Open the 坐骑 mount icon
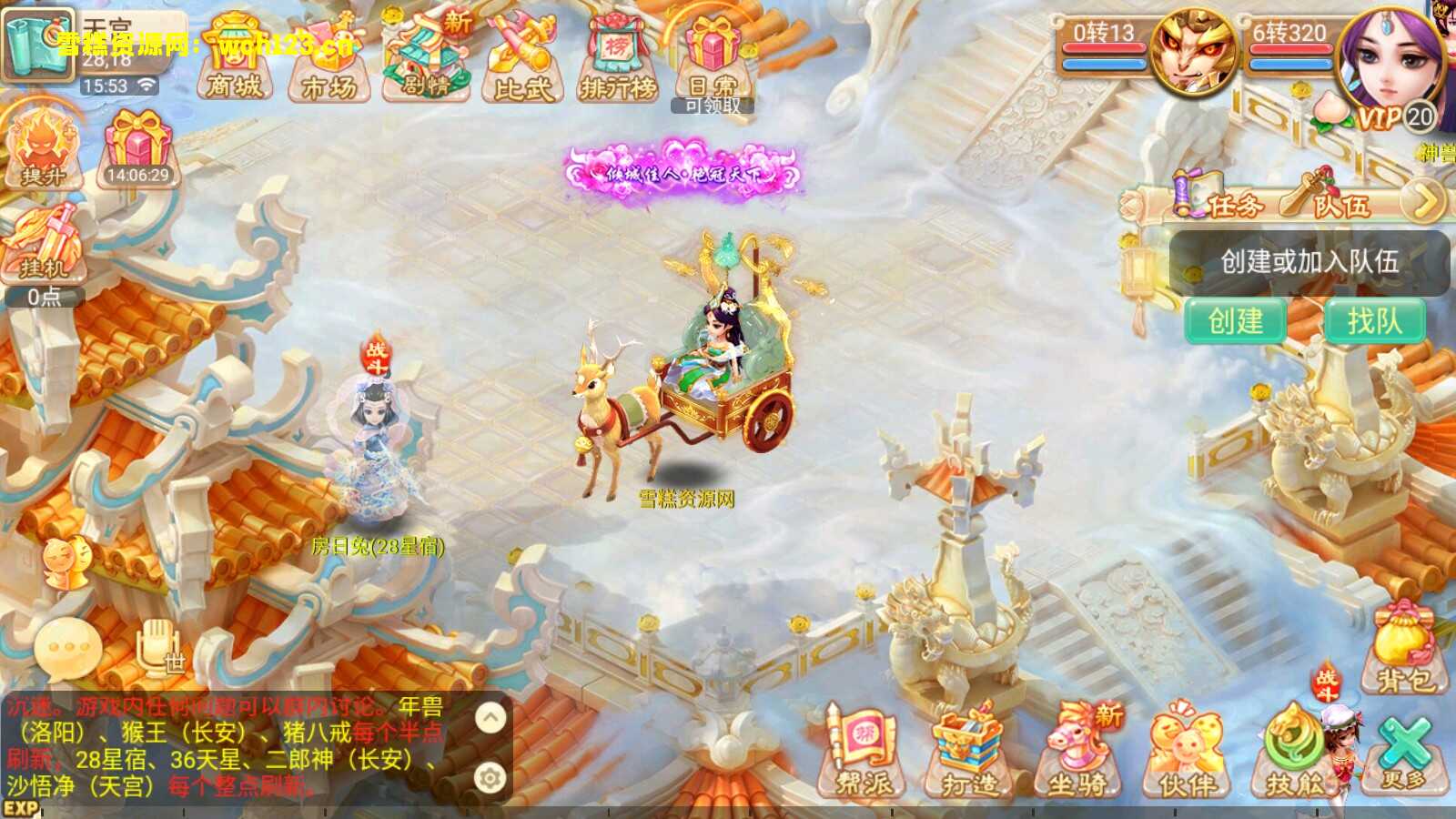Screen dimensions: 1456x819 [x=1077, y=751]
